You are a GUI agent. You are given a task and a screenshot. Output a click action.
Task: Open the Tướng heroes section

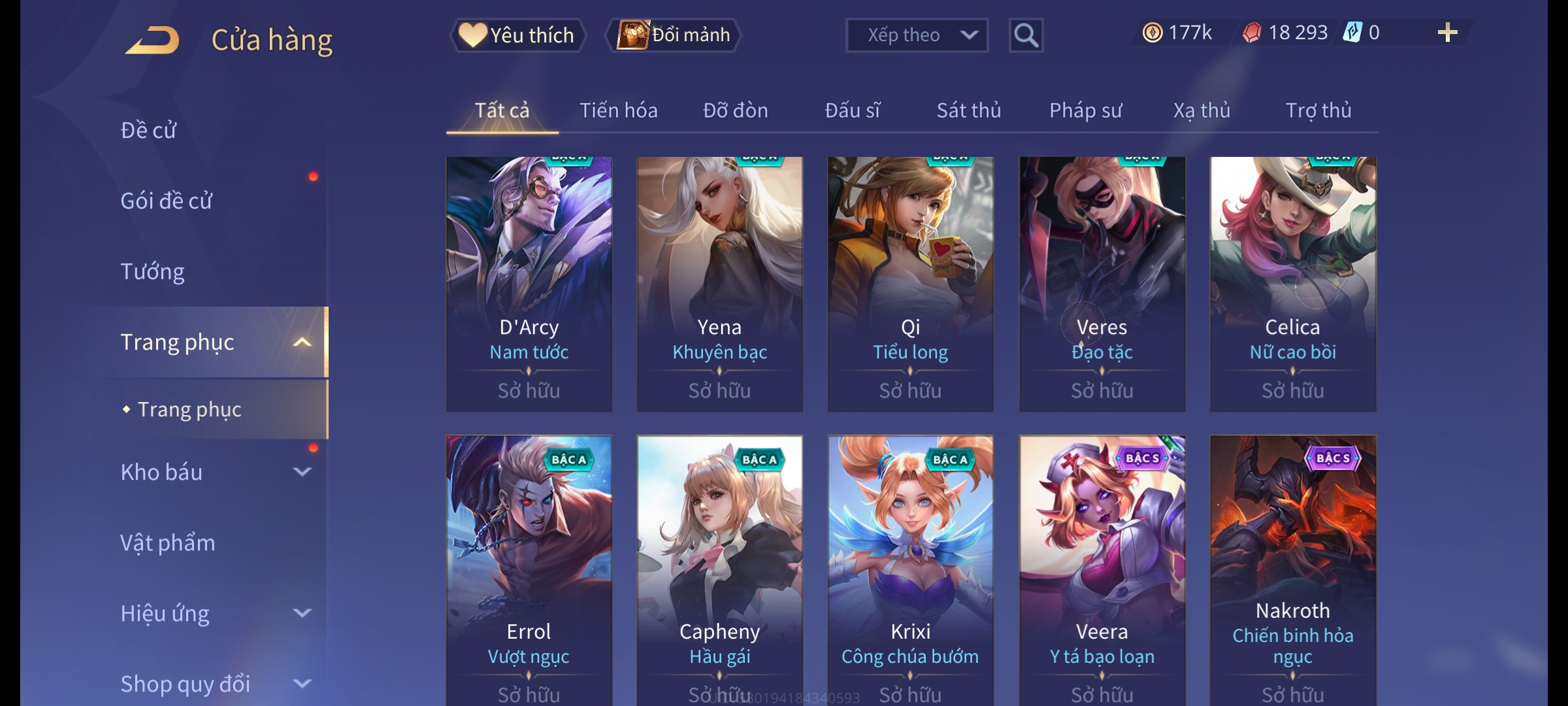click(x=153, y=271)
